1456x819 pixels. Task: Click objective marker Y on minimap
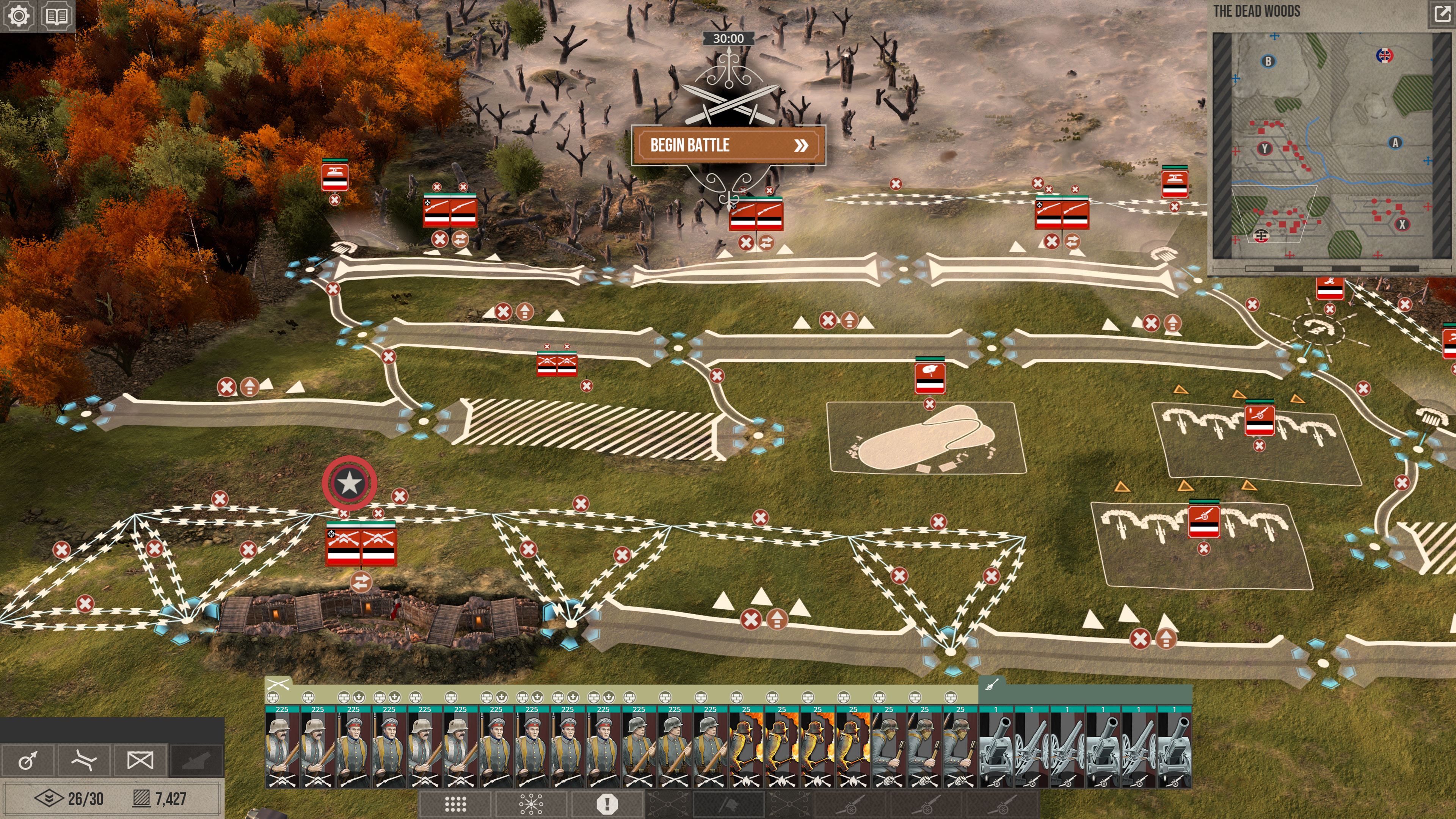tap(1265, 149)
